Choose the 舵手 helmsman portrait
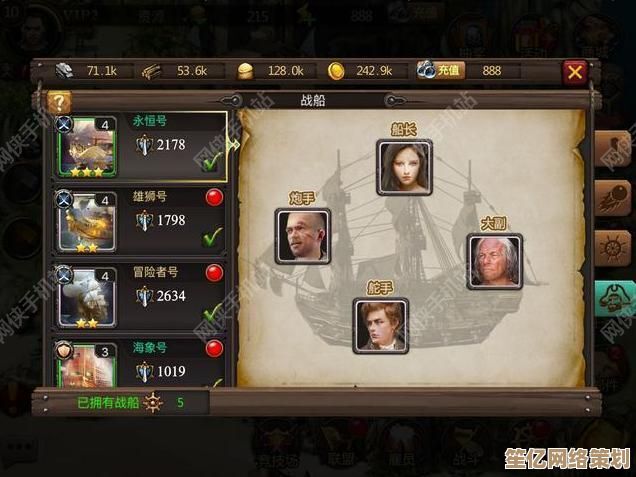This screenshot has height=477, width=636. point(380,325)
